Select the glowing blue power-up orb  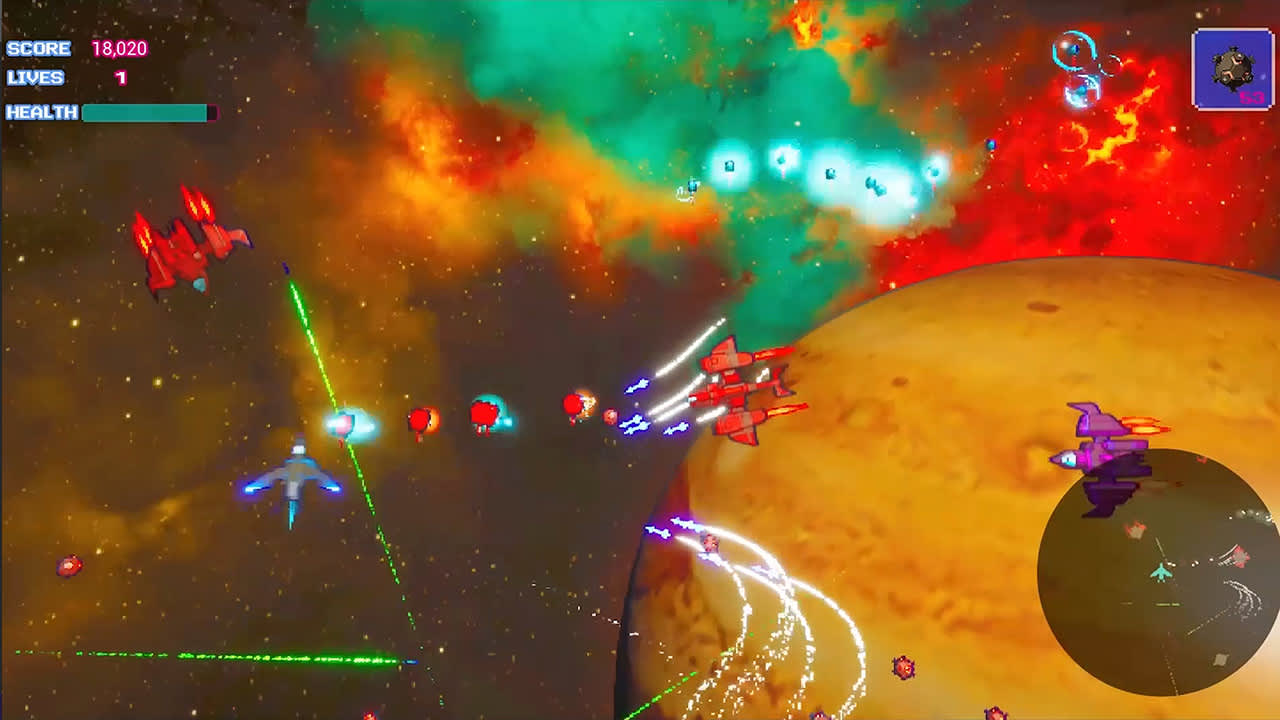(345, 422)
